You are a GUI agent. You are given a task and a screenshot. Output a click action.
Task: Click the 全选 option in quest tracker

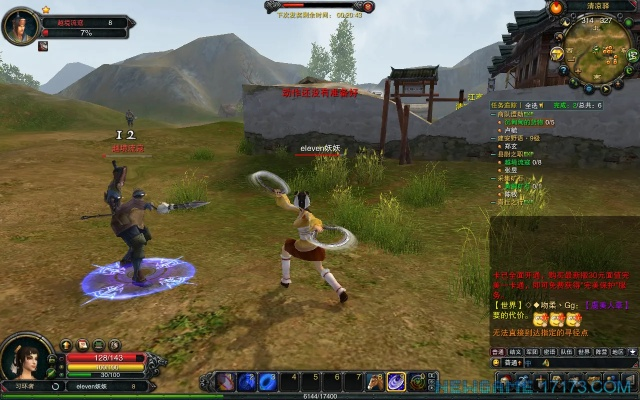[x=535, y=104]
